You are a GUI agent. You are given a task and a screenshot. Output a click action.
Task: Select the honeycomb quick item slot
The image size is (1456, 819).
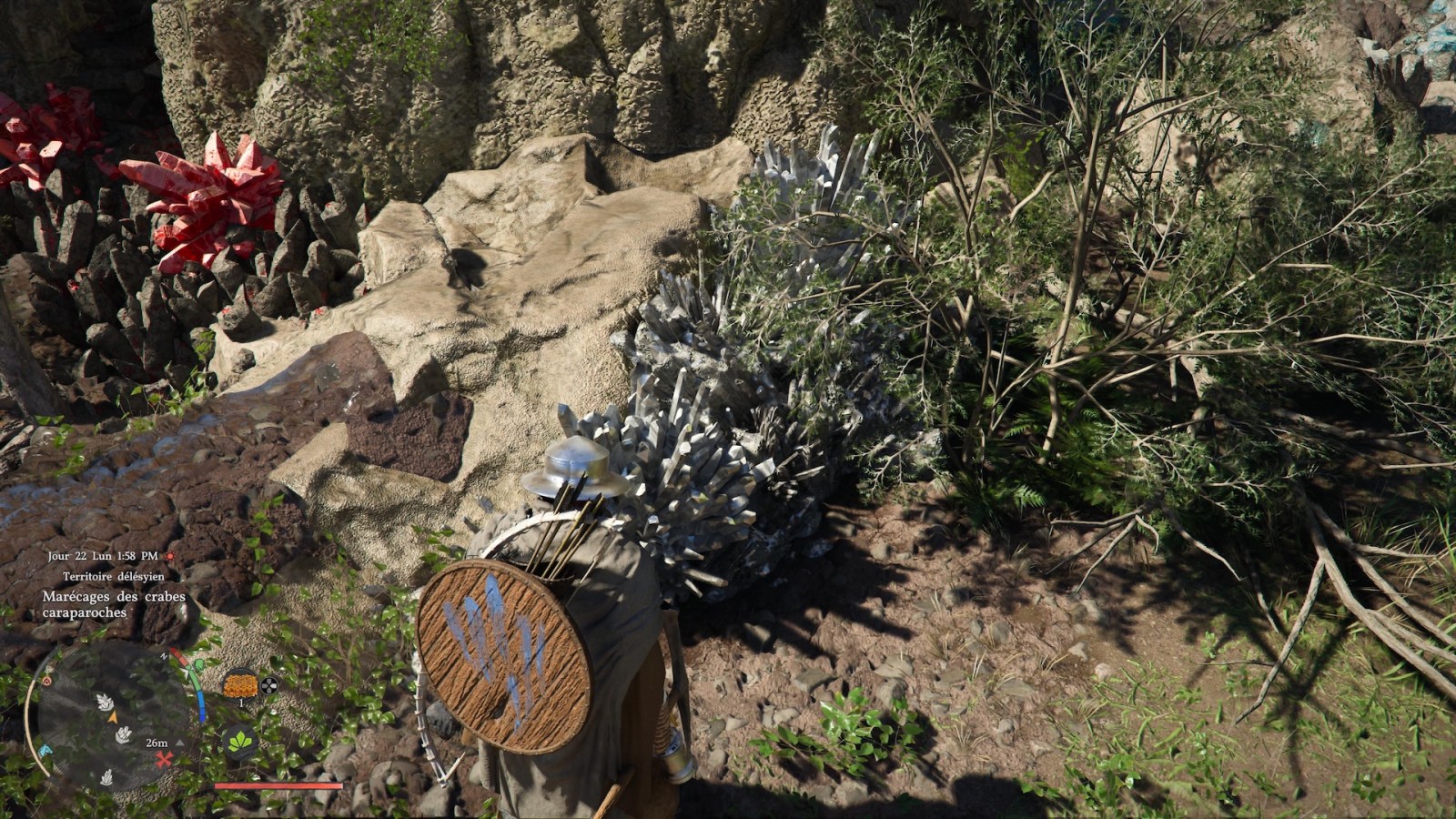point(240,683)
